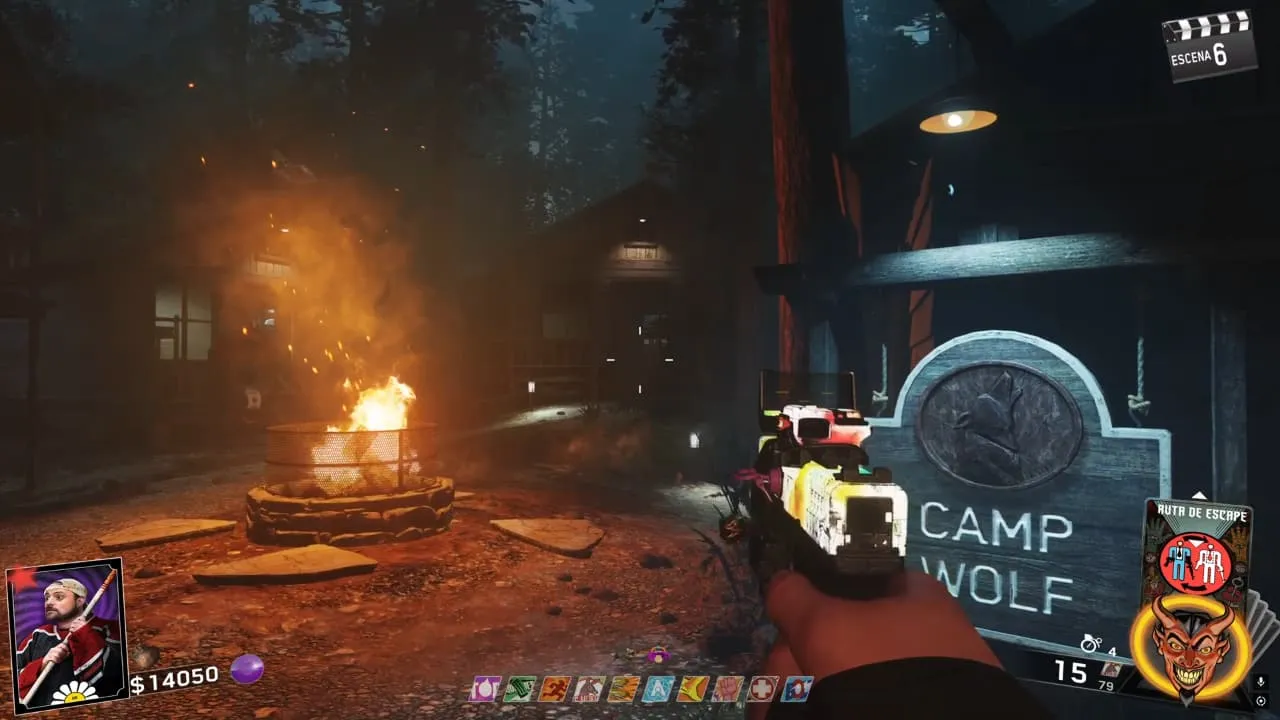The image size is (1280, 720).
Task: Click the green perk icon
Action: (519, 689)
